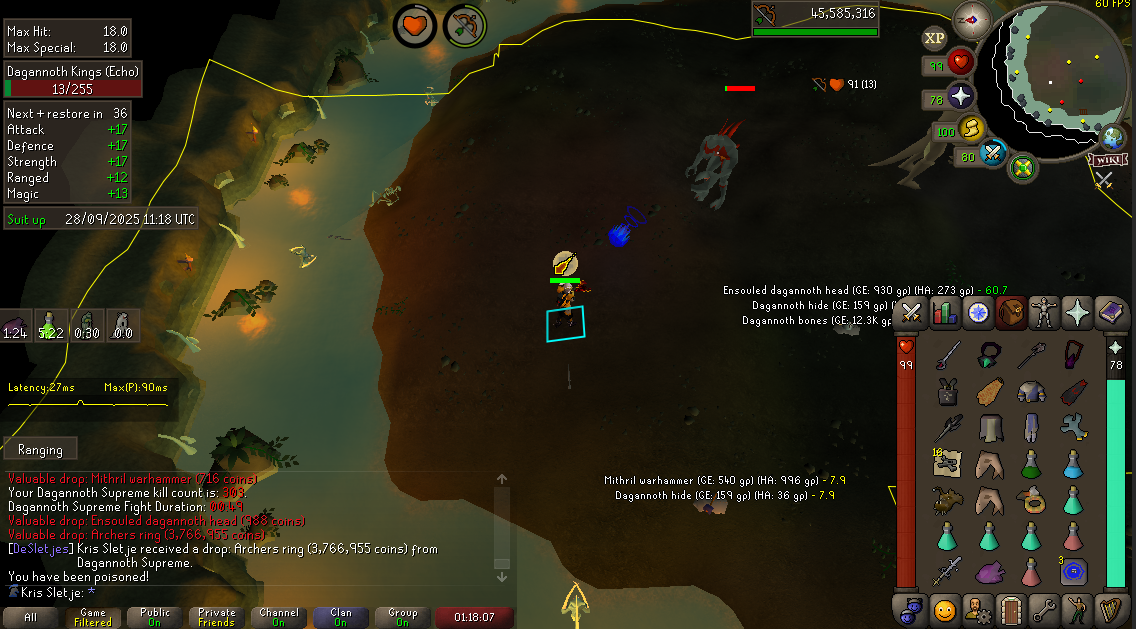Toggle the Quick-prayers orb
Screen dimensions: 1136x629
point(961,97)
